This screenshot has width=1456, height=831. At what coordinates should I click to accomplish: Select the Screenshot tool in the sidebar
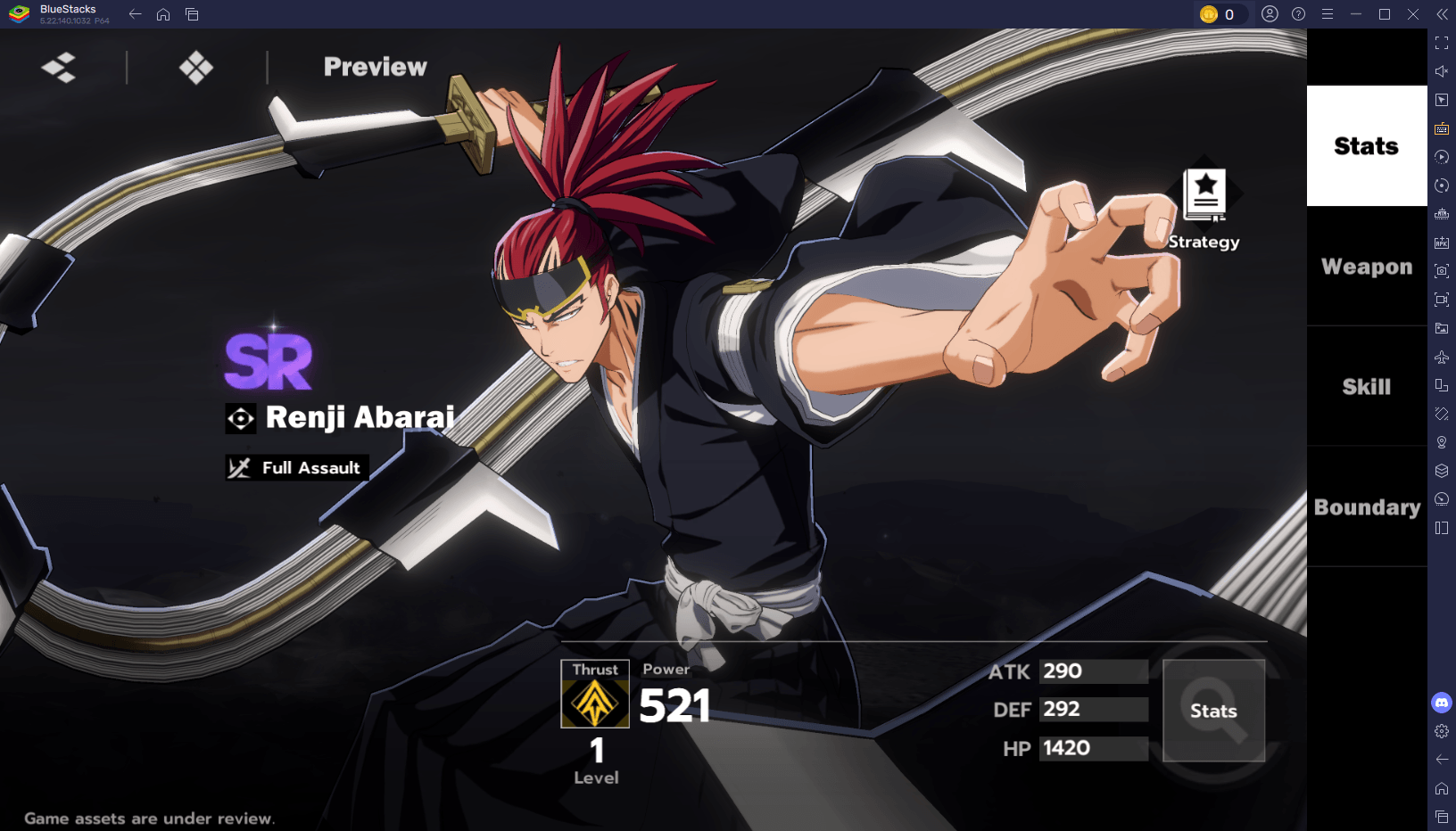point(1442,270)
